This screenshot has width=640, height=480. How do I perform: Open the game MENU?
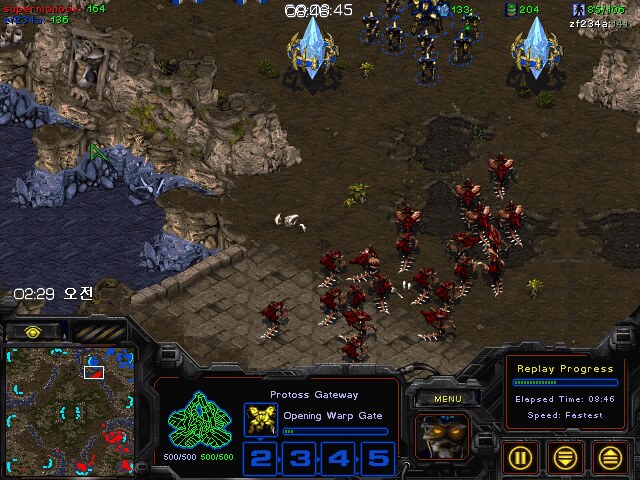(x=447, y=399)
